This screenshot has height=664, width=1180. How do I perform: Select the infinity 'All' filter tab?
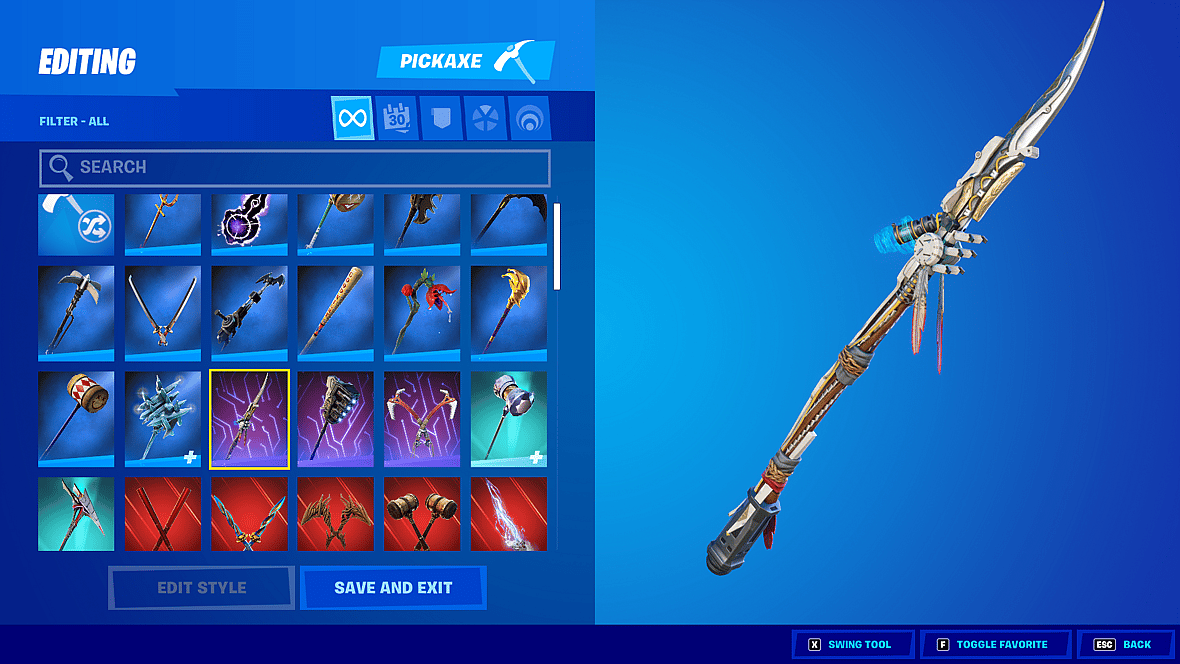(352, 119)
